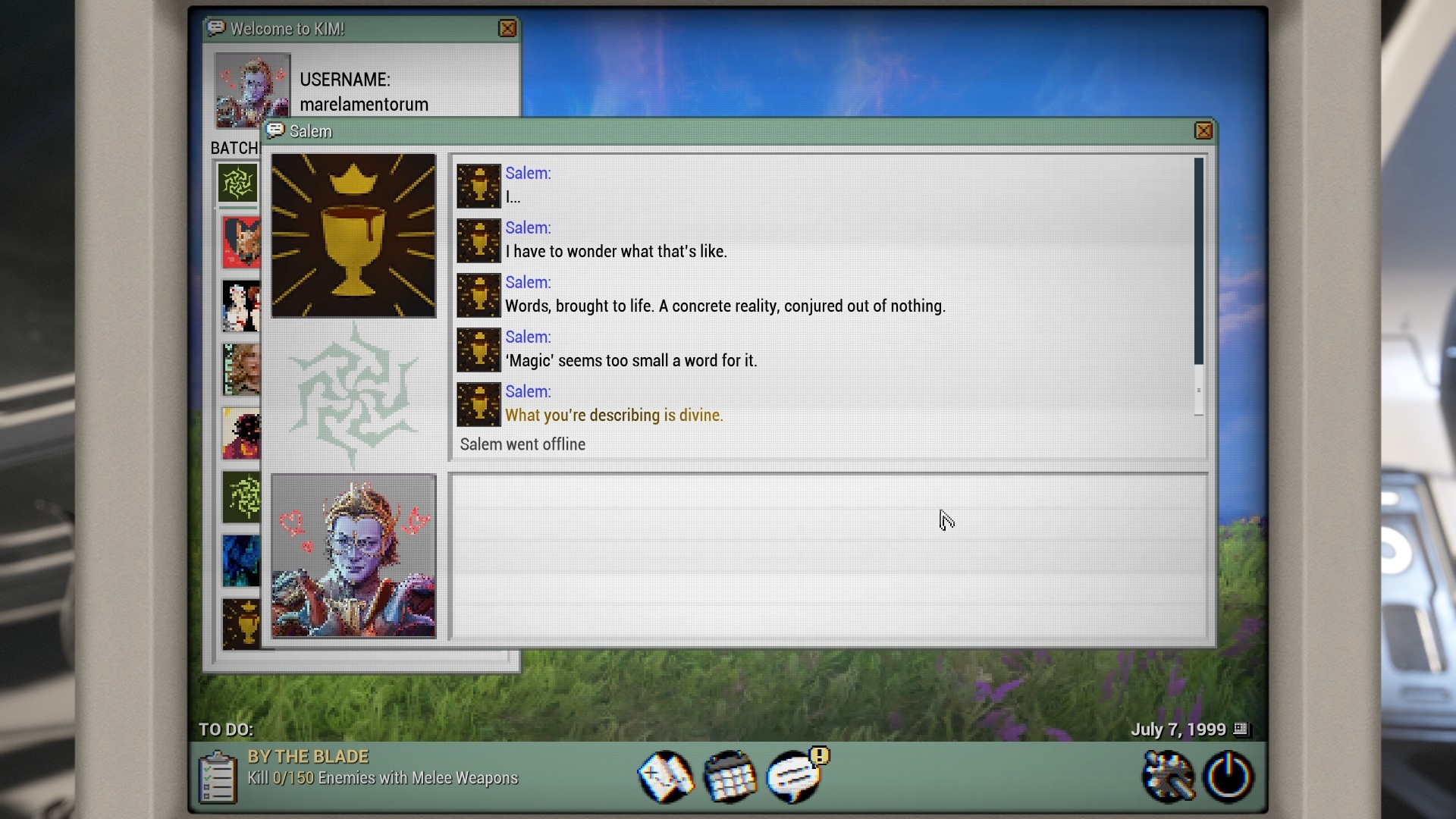Click the By the Blade to-do clipboard
The width and height of the screenshot is (1456, 819).
tap(217, 777)
